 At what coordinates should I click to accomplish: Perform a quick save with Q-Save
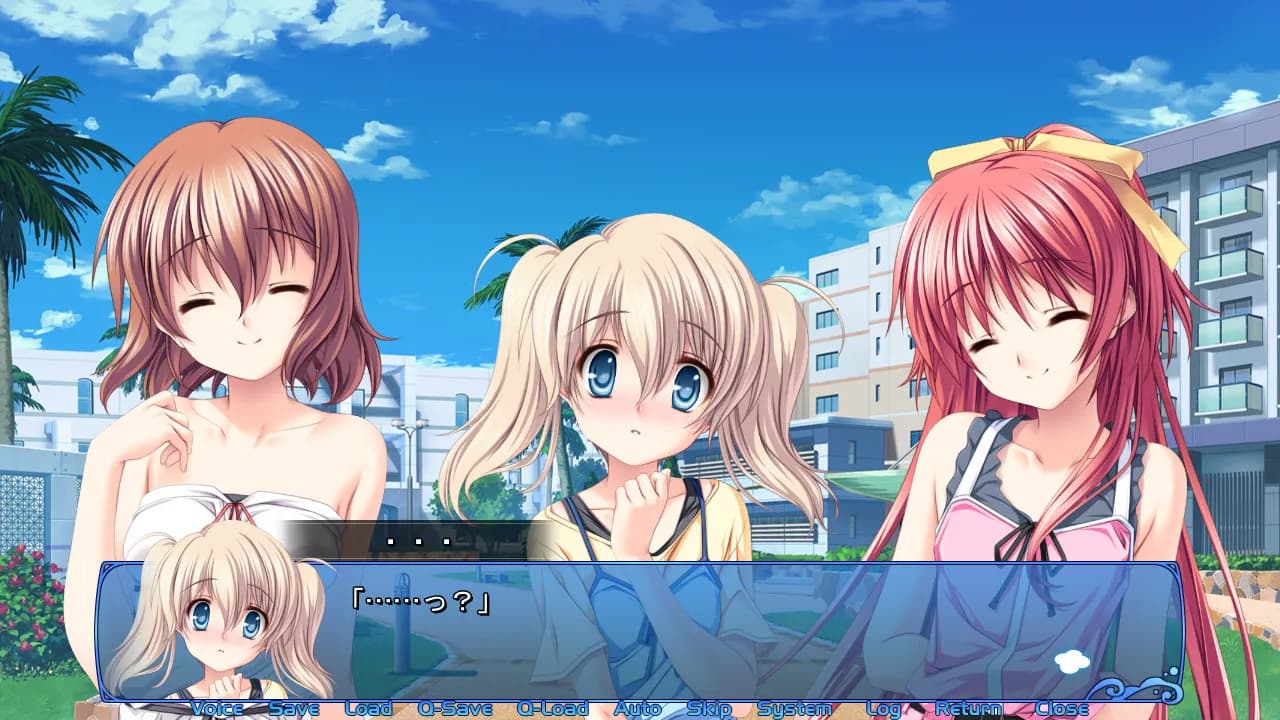(454, 708)
